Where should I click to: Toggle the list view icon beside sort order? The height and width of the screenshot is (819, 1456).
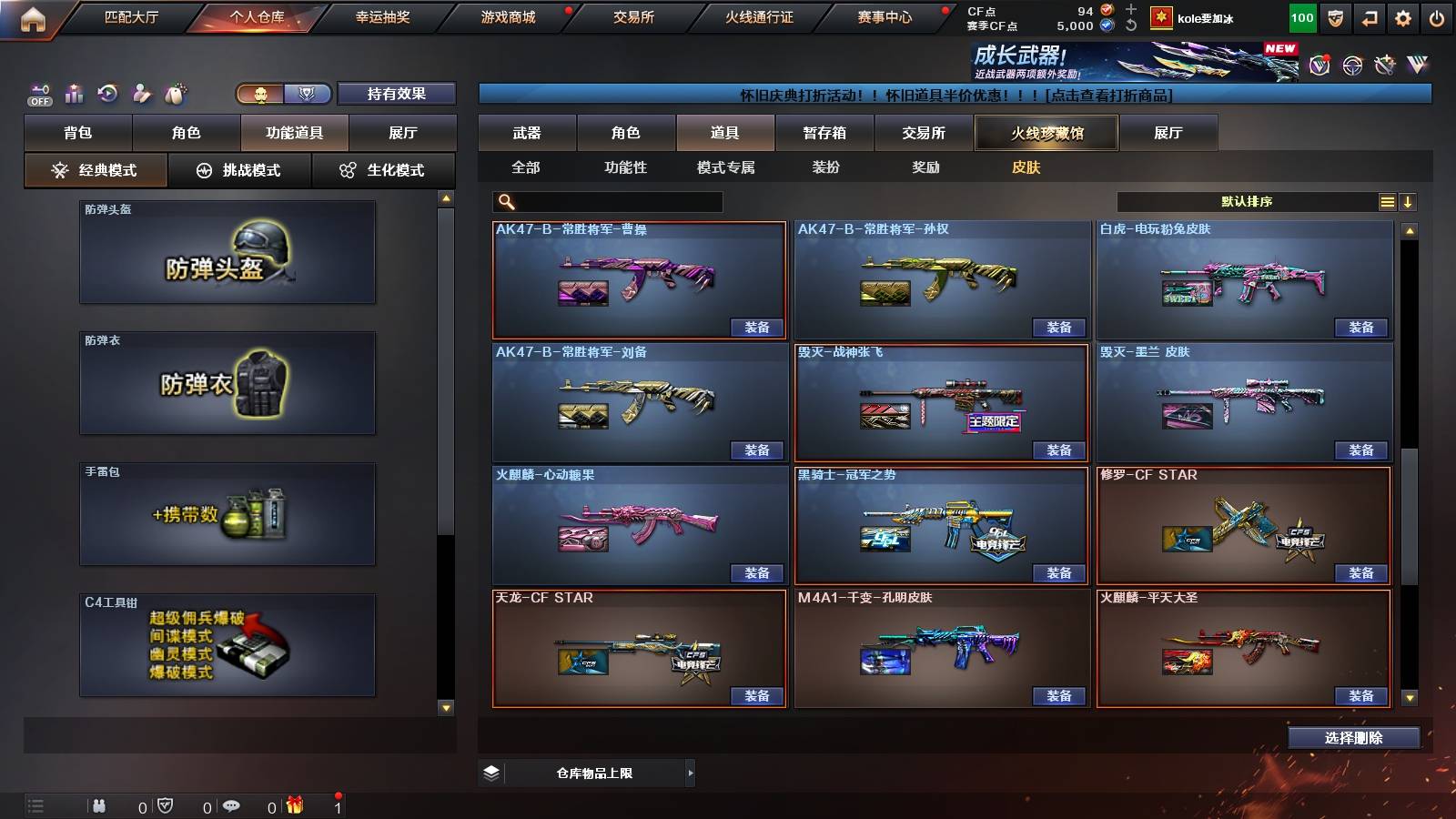click(1387, 201)
